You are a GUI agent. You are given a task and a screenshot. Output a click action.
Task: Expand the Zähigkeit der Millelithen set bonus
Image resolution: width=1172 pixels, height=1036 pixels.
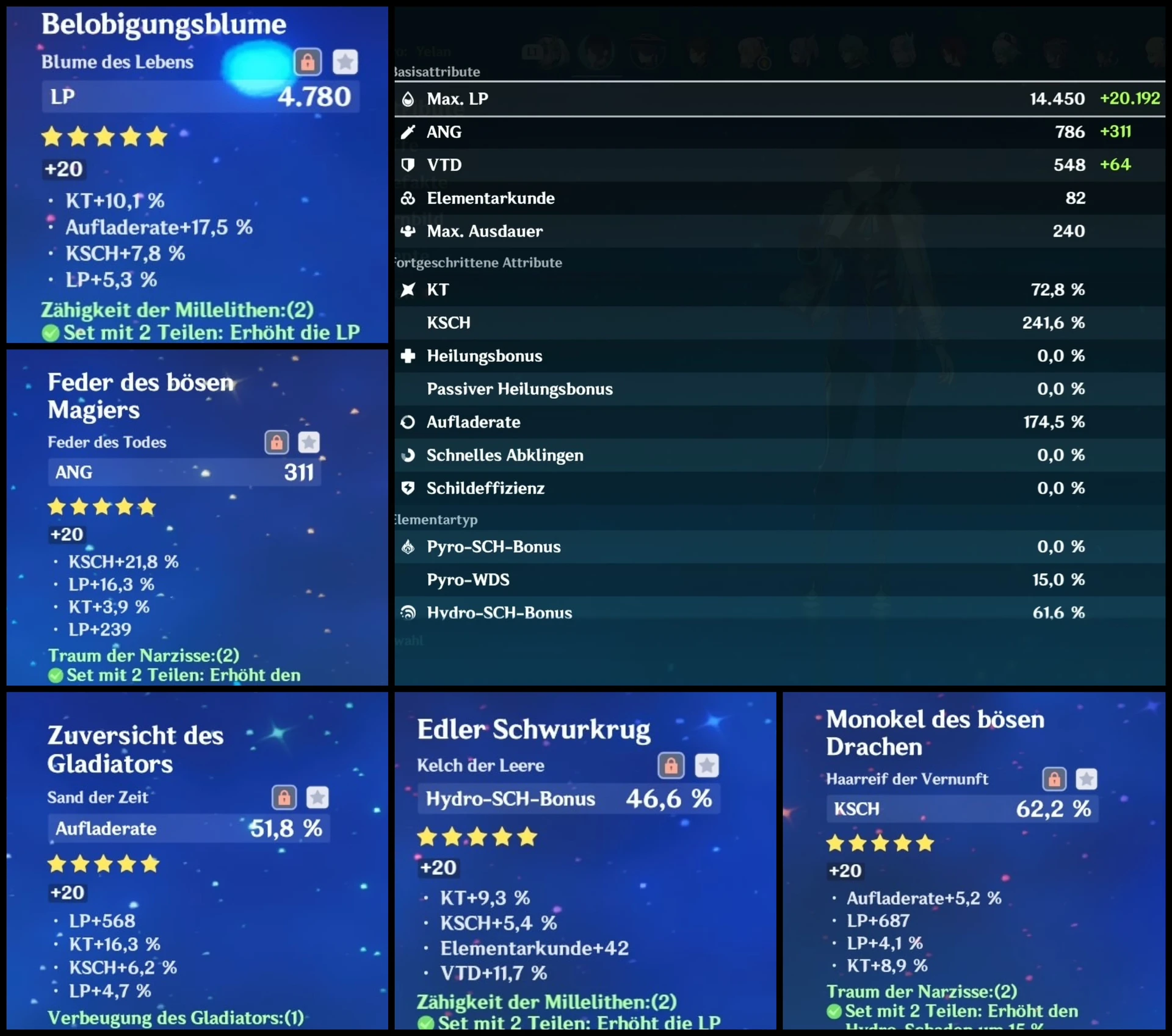176,311
